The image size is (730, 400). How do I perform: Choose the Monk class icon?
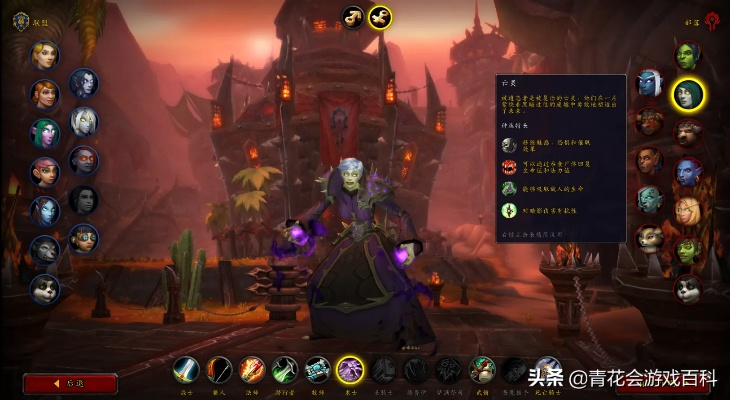pyautogui.click(x=482, y=371)
